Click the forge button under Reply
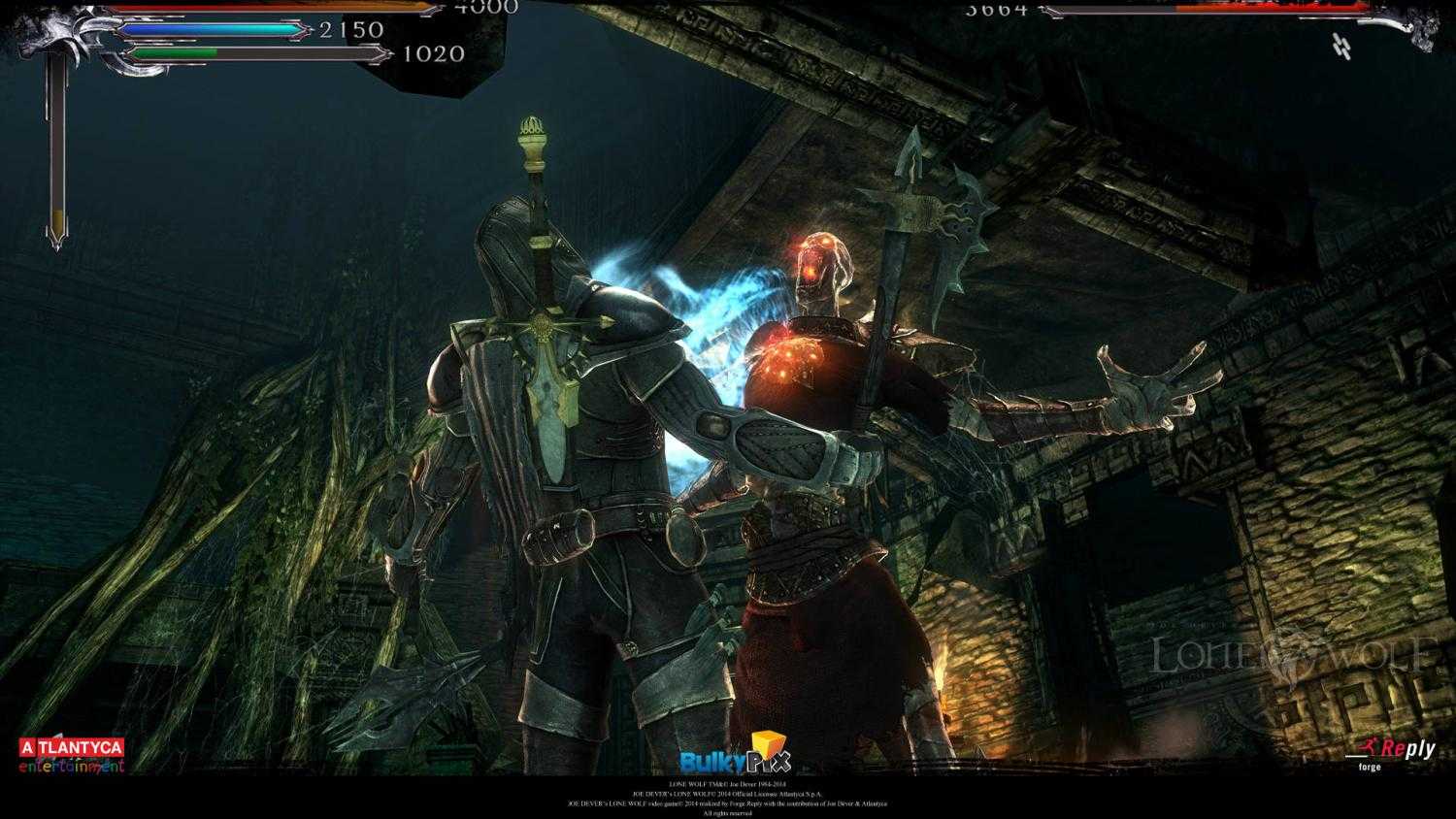1456x819 pixels. click(1369, 767)
